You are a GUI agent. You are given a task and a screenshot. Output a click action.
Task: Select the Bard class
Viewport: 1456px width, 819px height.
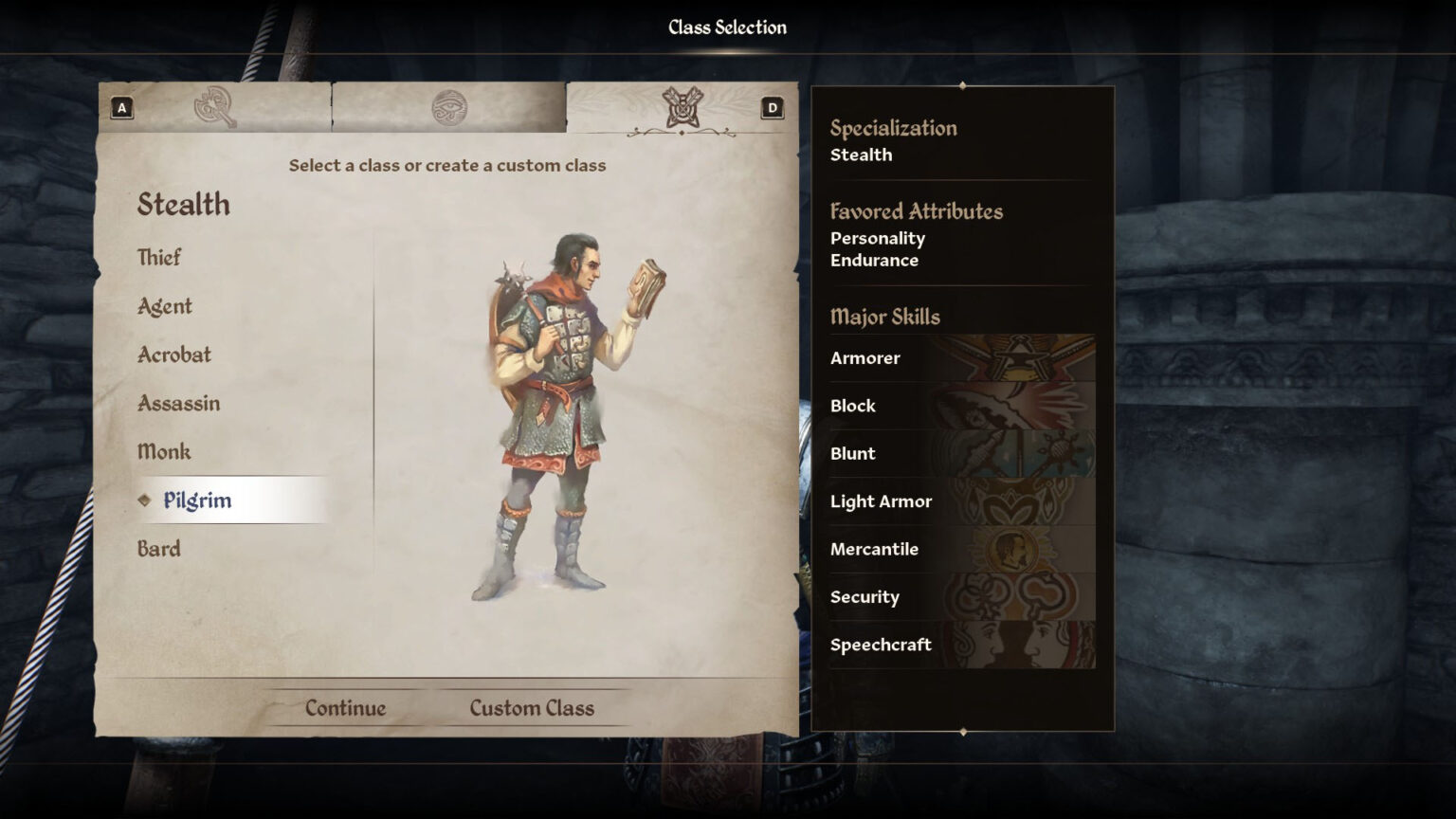pyautogui.click(x=157, y=549)
